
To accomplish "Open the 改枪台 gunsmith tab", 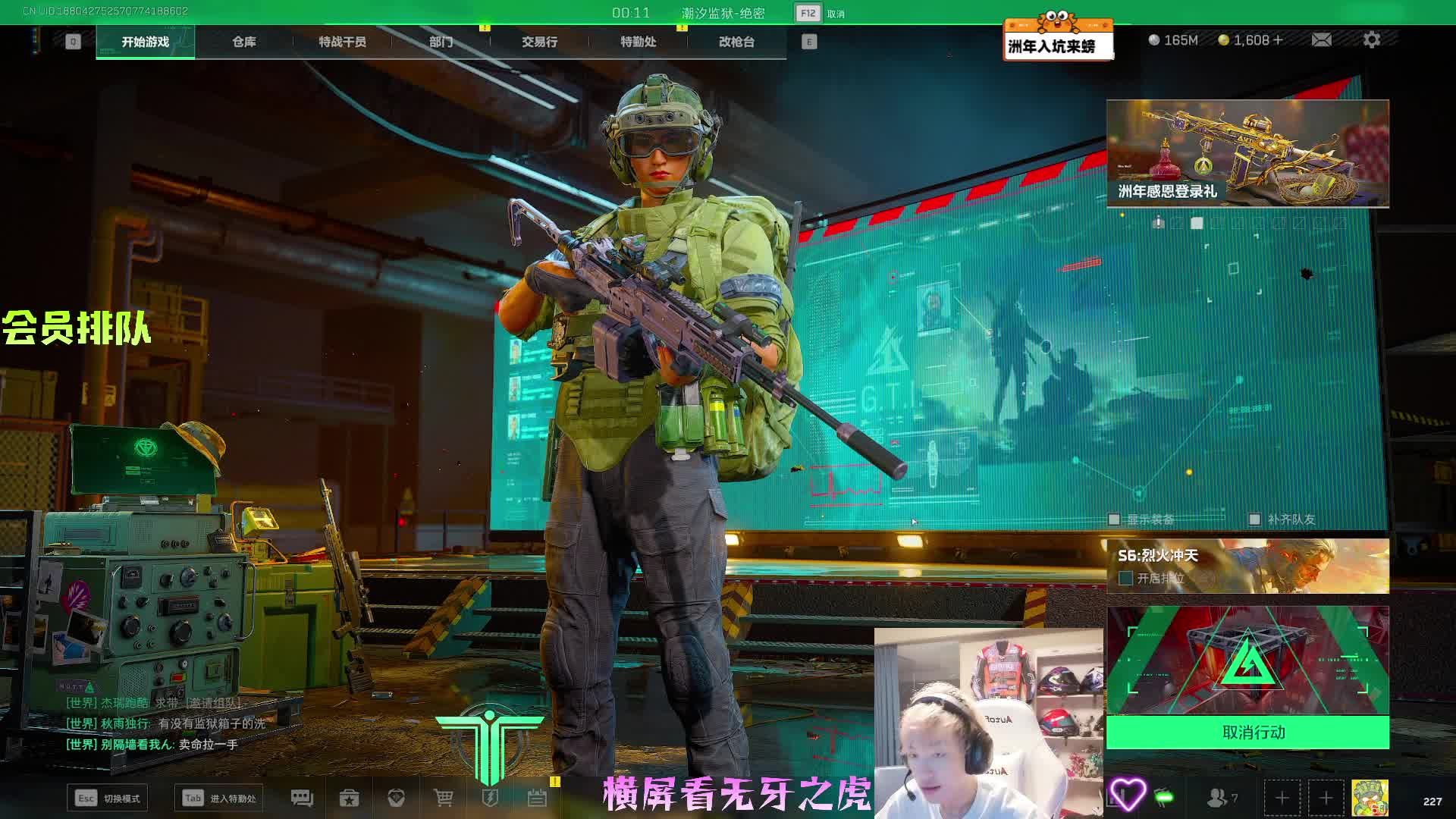I will (736, 42).
